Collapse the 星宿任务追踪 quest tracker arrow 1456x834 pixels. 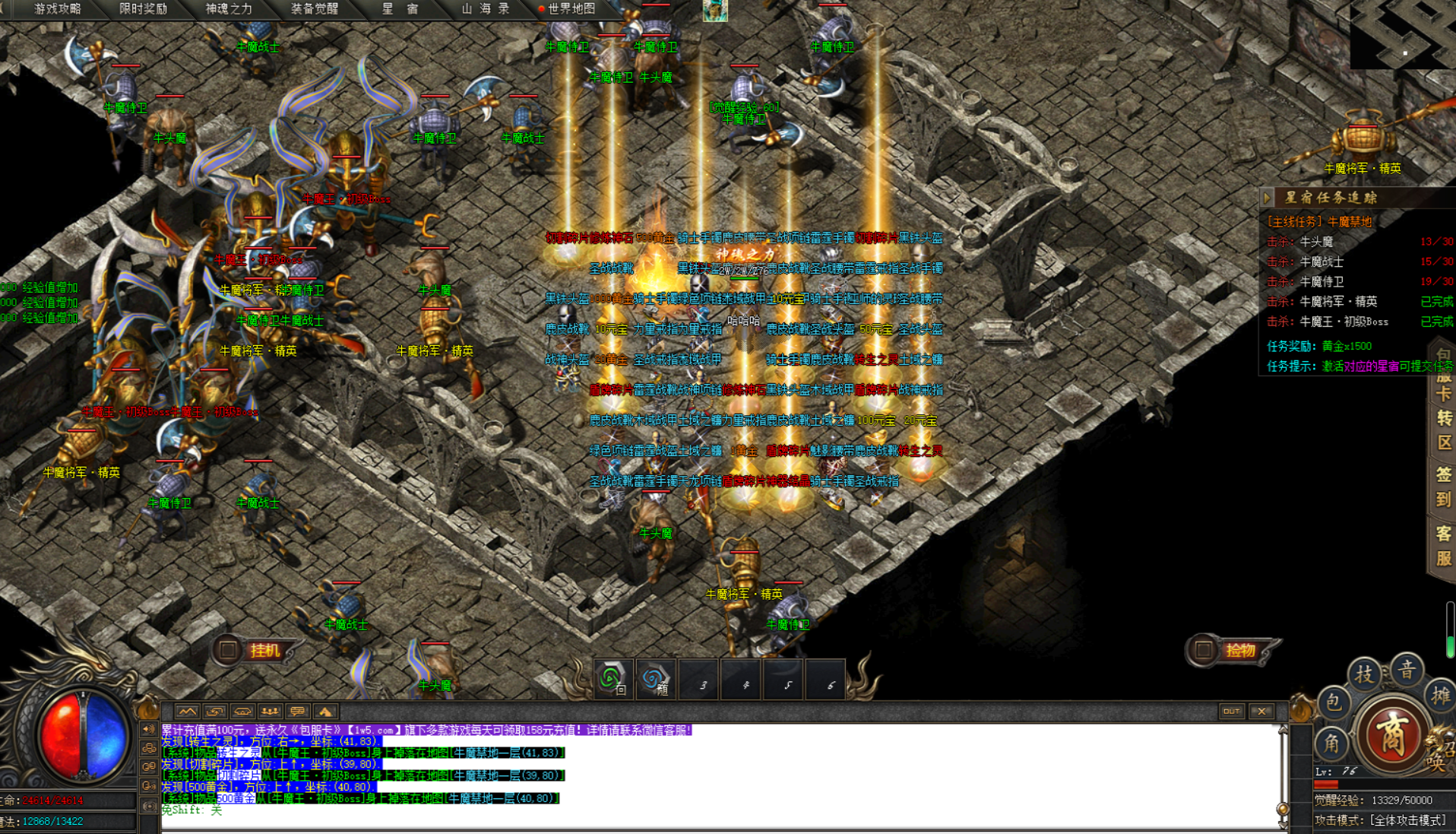[x=1267, y=198]
